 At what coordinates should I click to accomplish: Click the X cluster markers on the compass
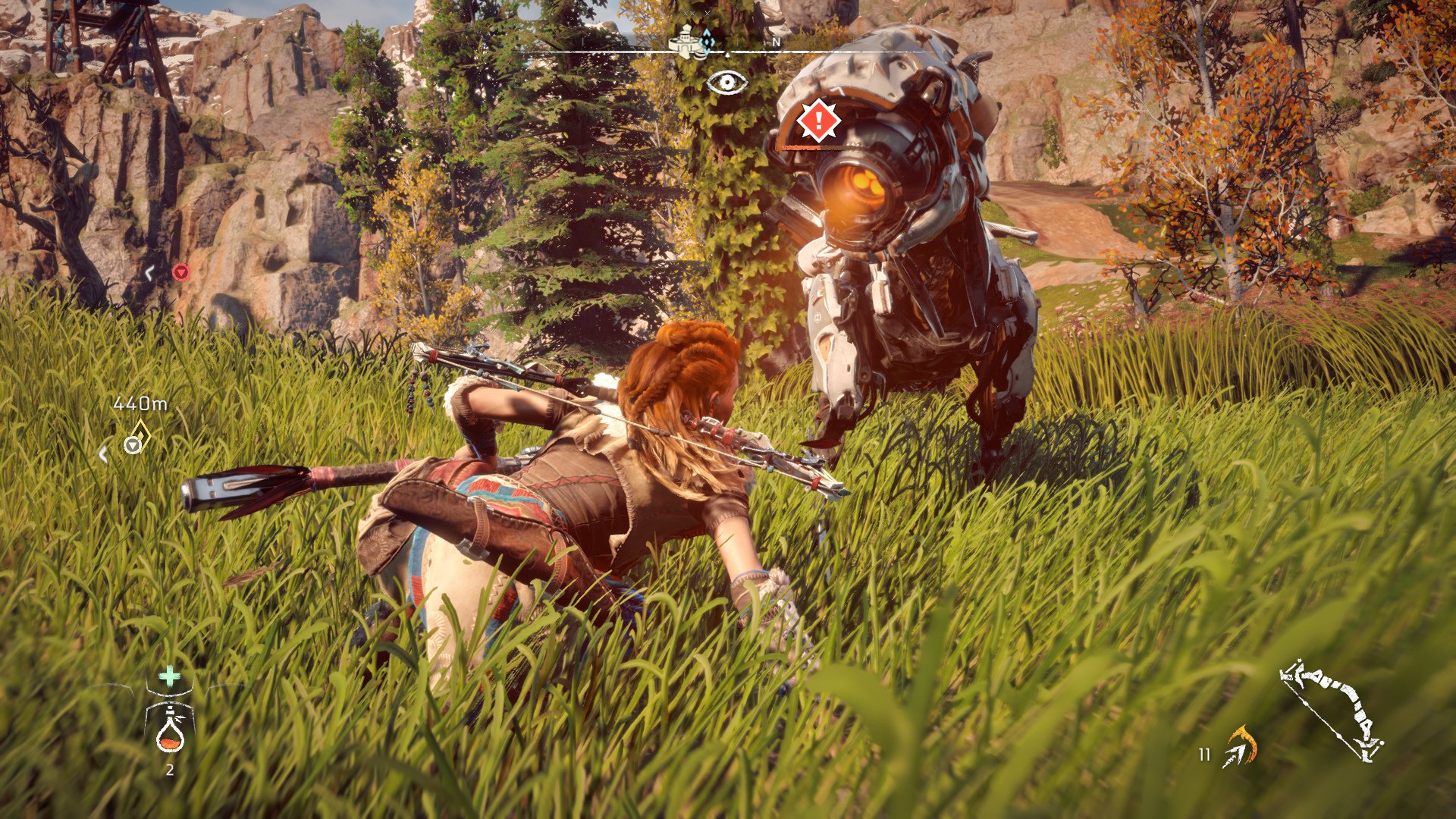click(695, 14)
